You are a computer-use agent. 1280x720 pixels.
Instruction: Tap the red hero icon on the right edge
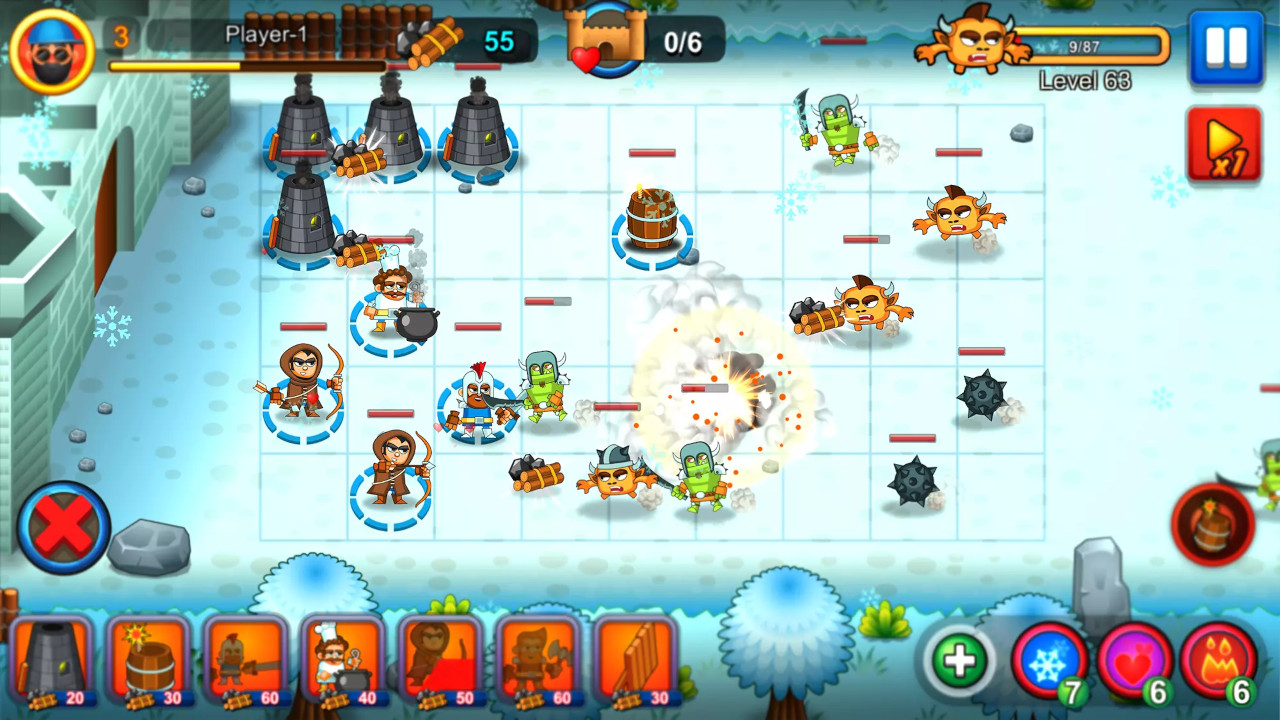[x=1213, y=520]
